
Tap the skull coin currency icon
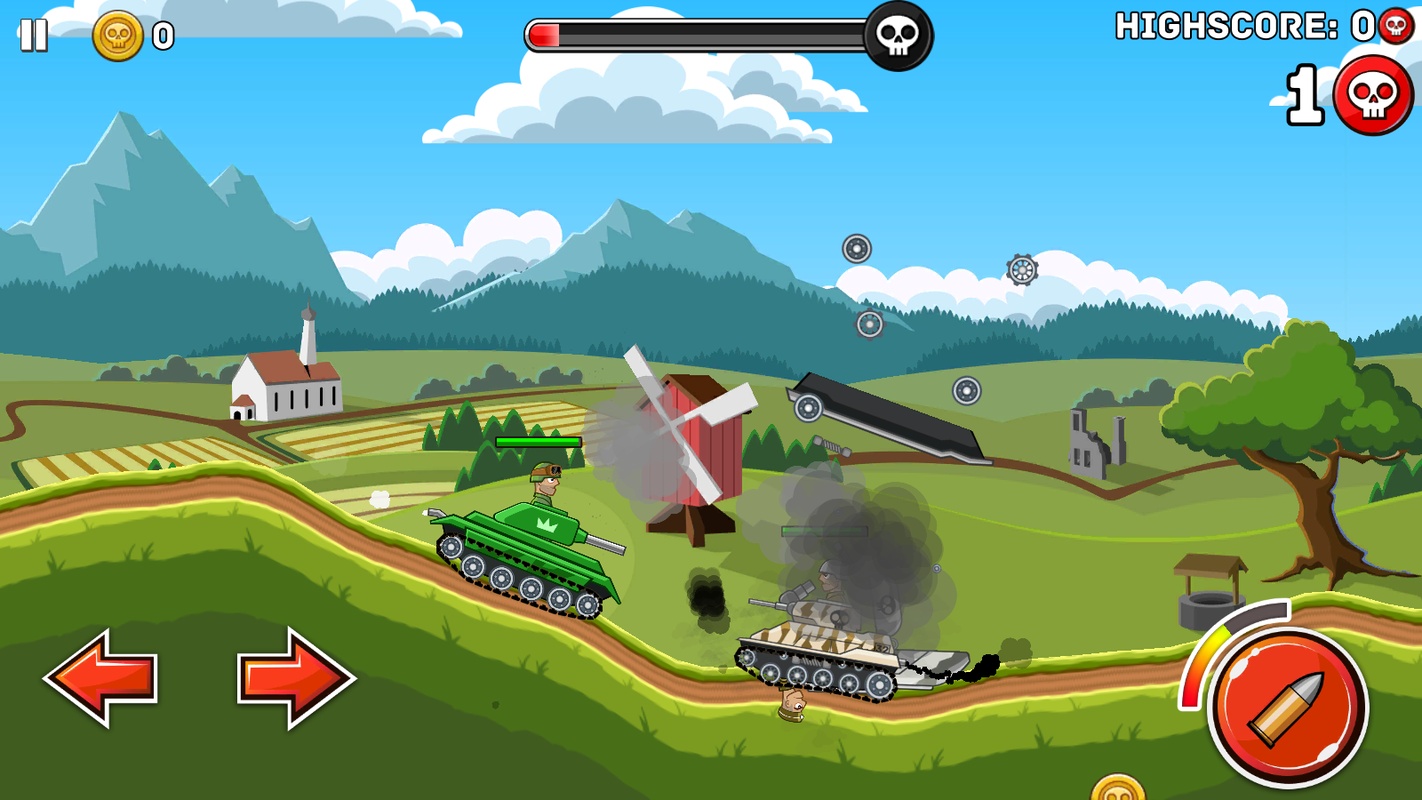tap(118, 37)
